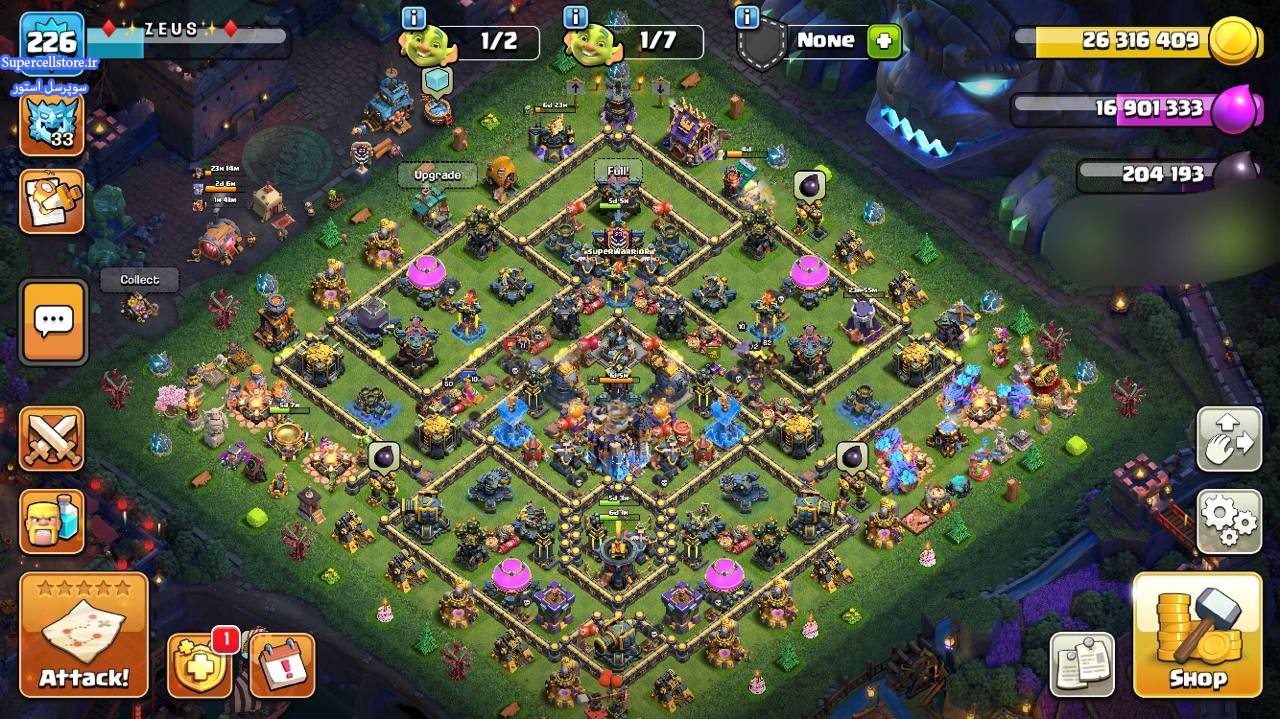The image size is (1280, 719).
Task: Add a shield with green plus
Action: point(884,41)
